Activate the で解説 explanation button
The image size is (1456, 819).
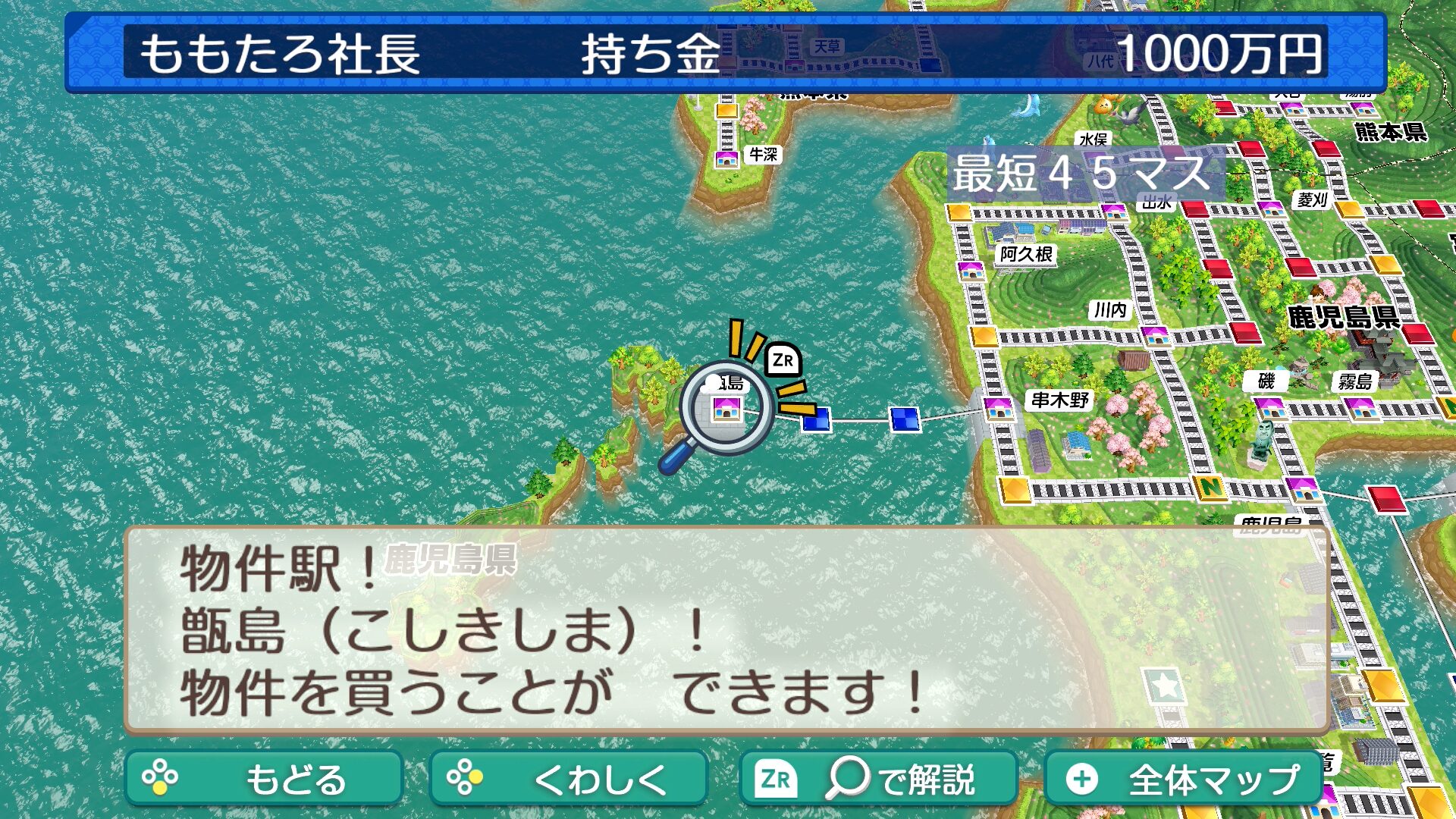point(877,779)
